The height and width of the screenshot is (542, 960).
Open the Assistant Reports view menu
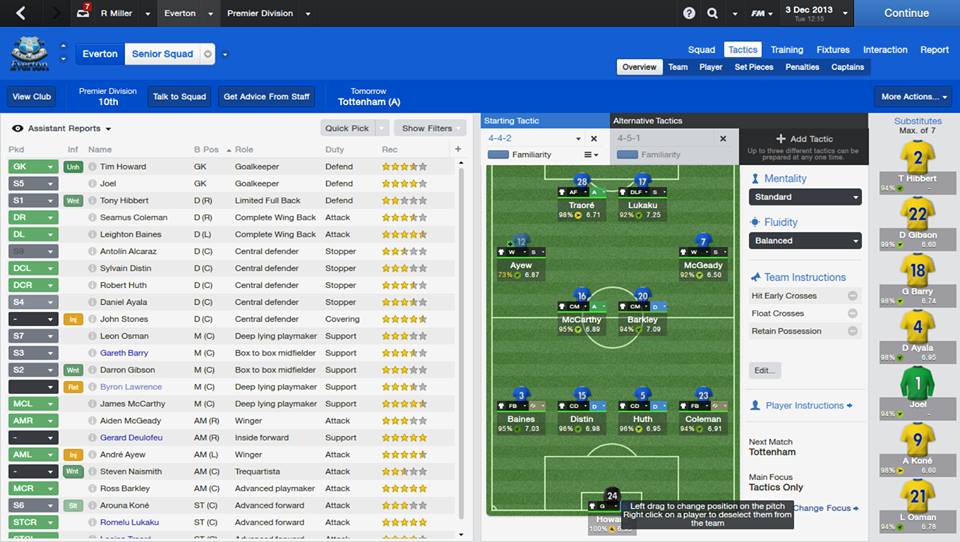[62, 128]
